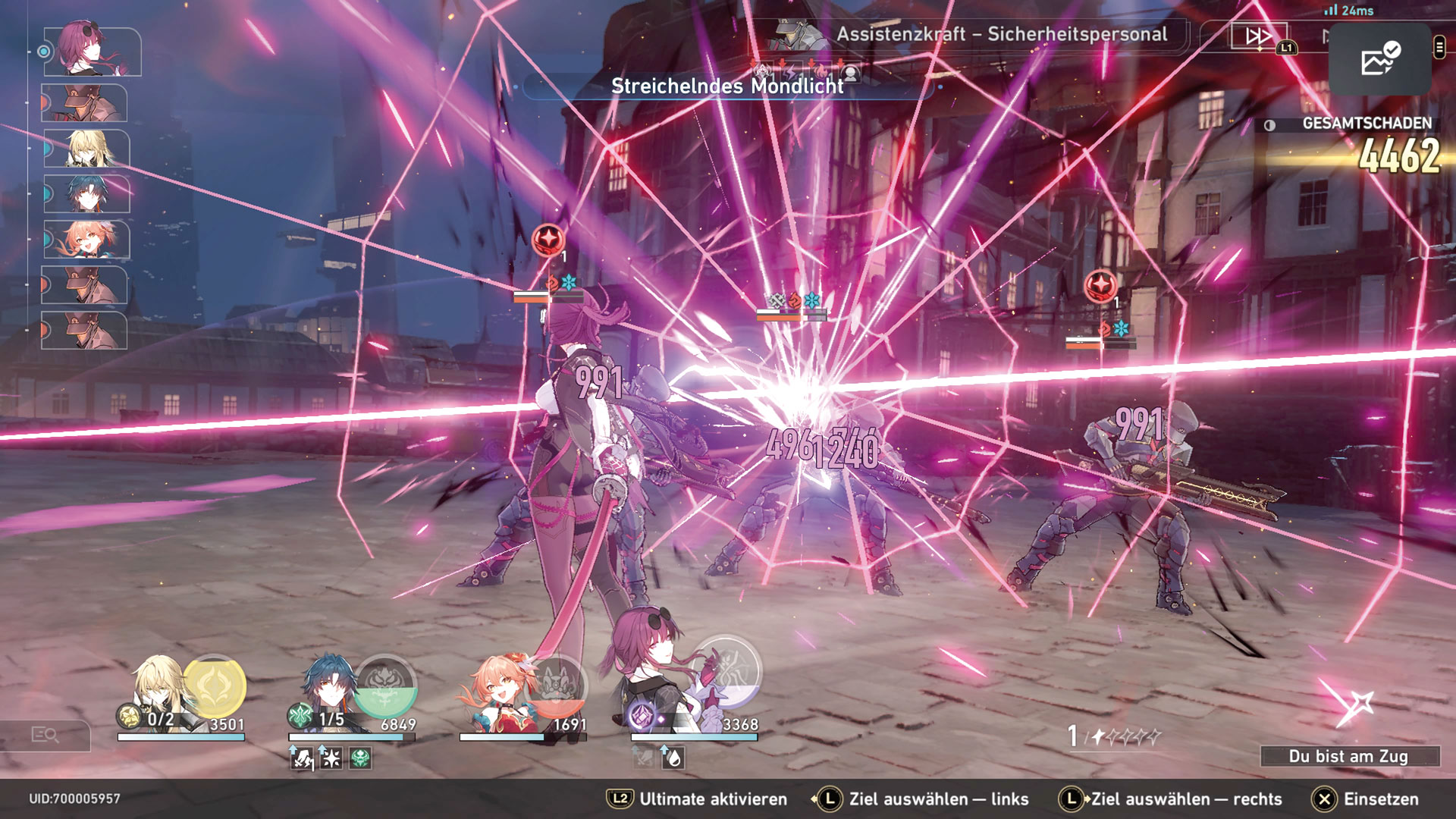The image size is (1456, 819).
Task: Open the enemy details magnifier icon
Action: pyautogui.click(x=45, y=735)
